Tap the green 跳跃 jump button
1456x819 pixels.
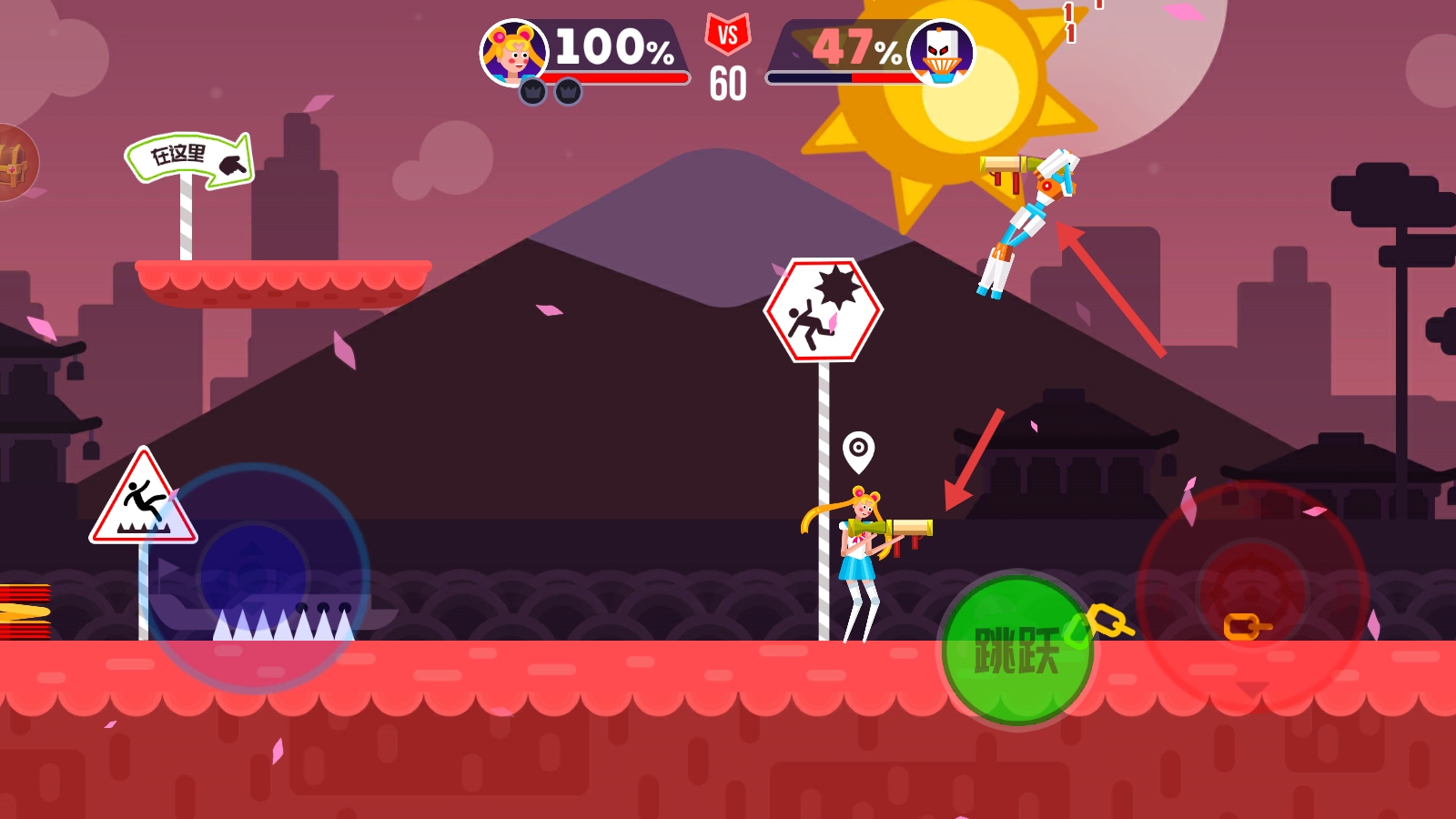pos(1017,650)
